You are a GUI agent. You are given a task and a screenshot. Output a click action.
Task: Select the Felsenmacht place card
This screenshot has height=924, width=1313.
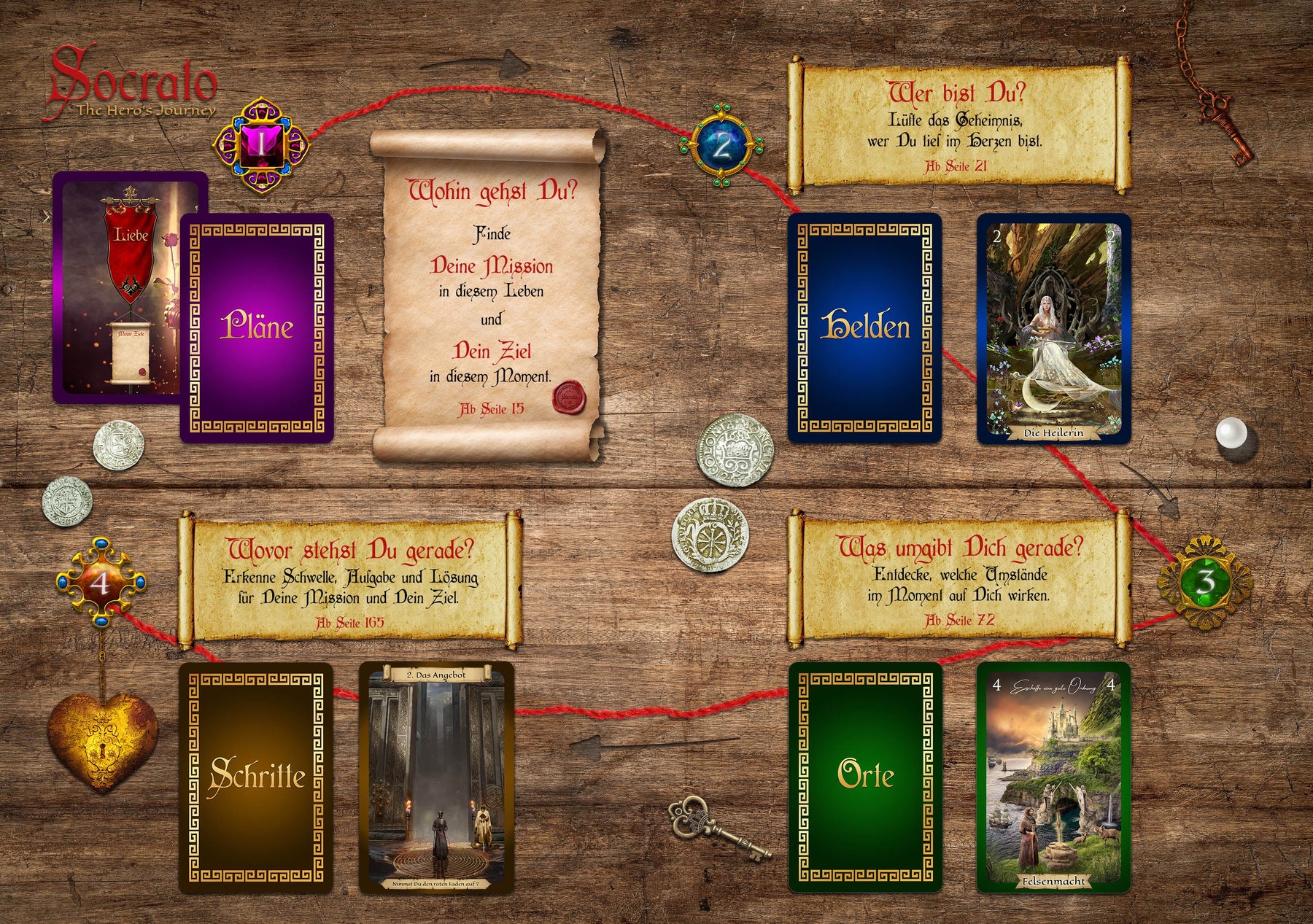(1053, 777)
